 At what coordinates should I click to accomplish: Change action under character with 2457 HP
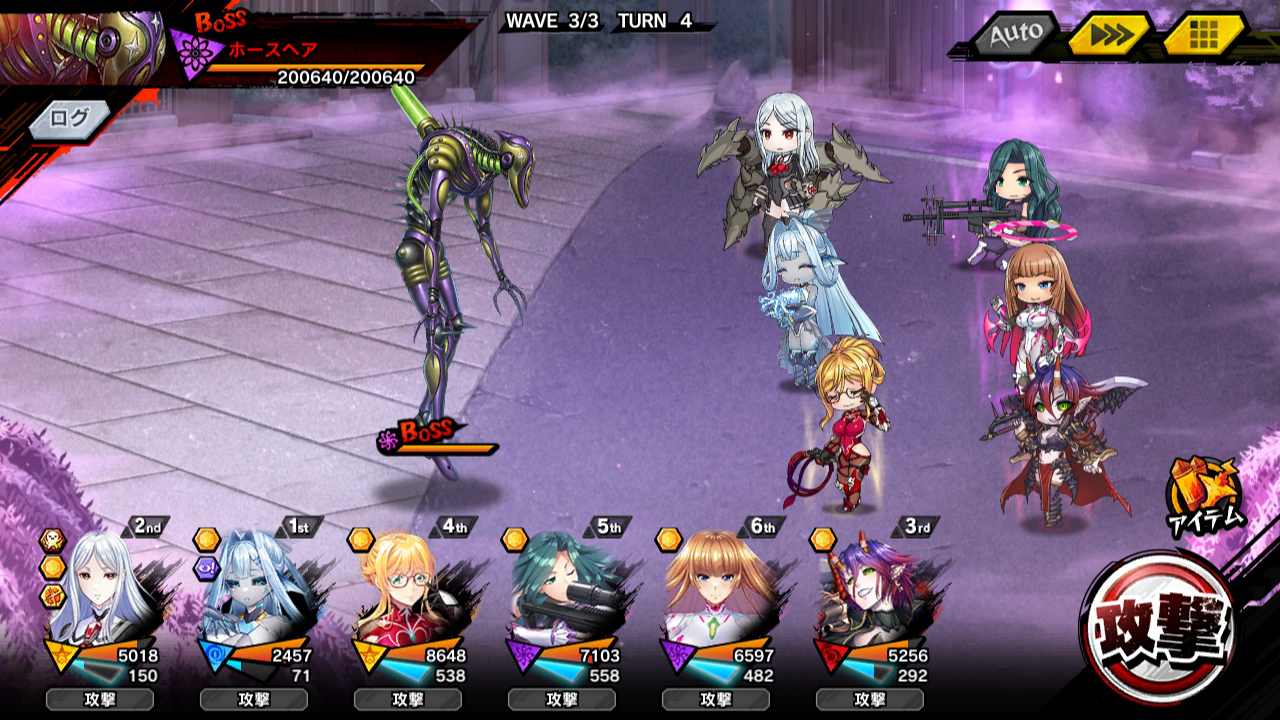click(x=254, y=699)
